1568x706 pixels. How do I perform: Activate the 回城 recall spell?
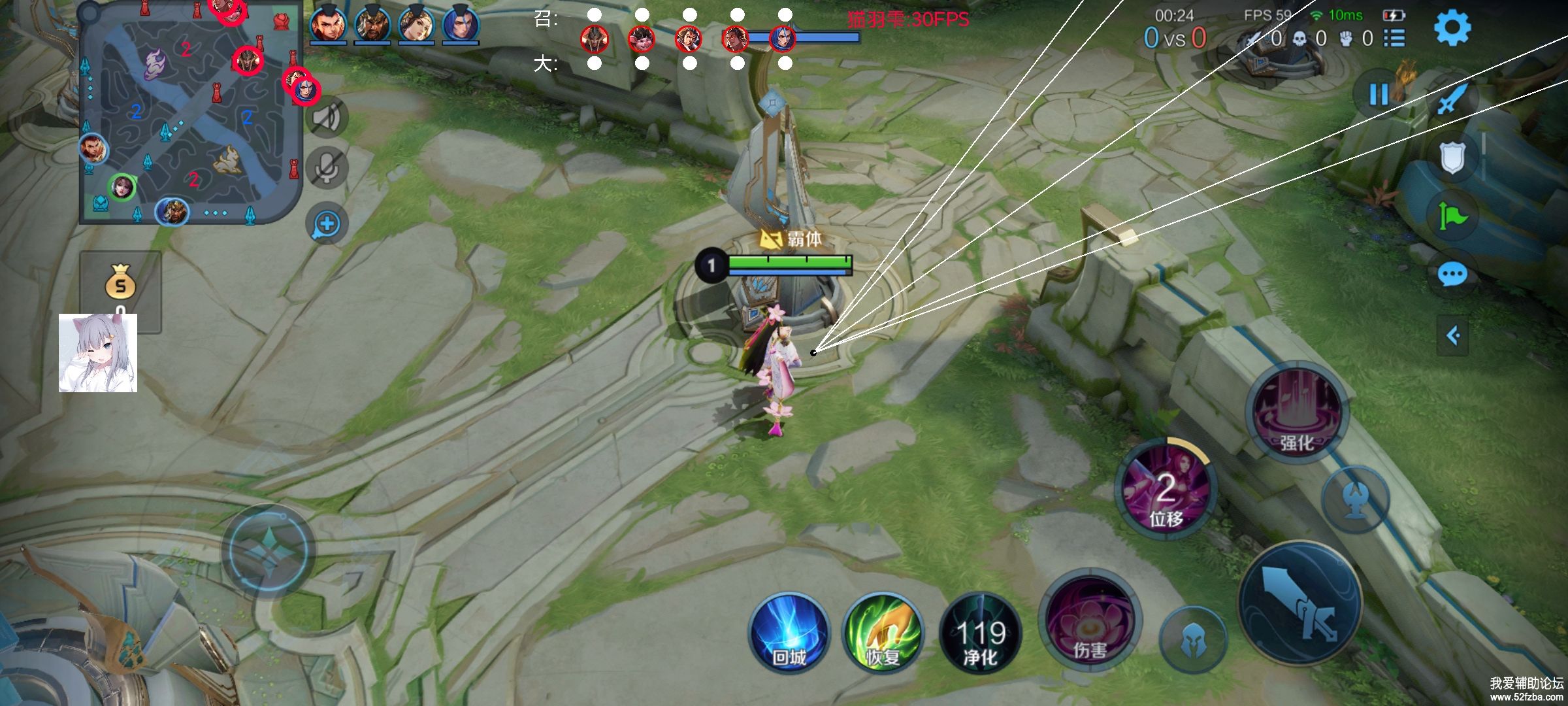coord(789,633)
